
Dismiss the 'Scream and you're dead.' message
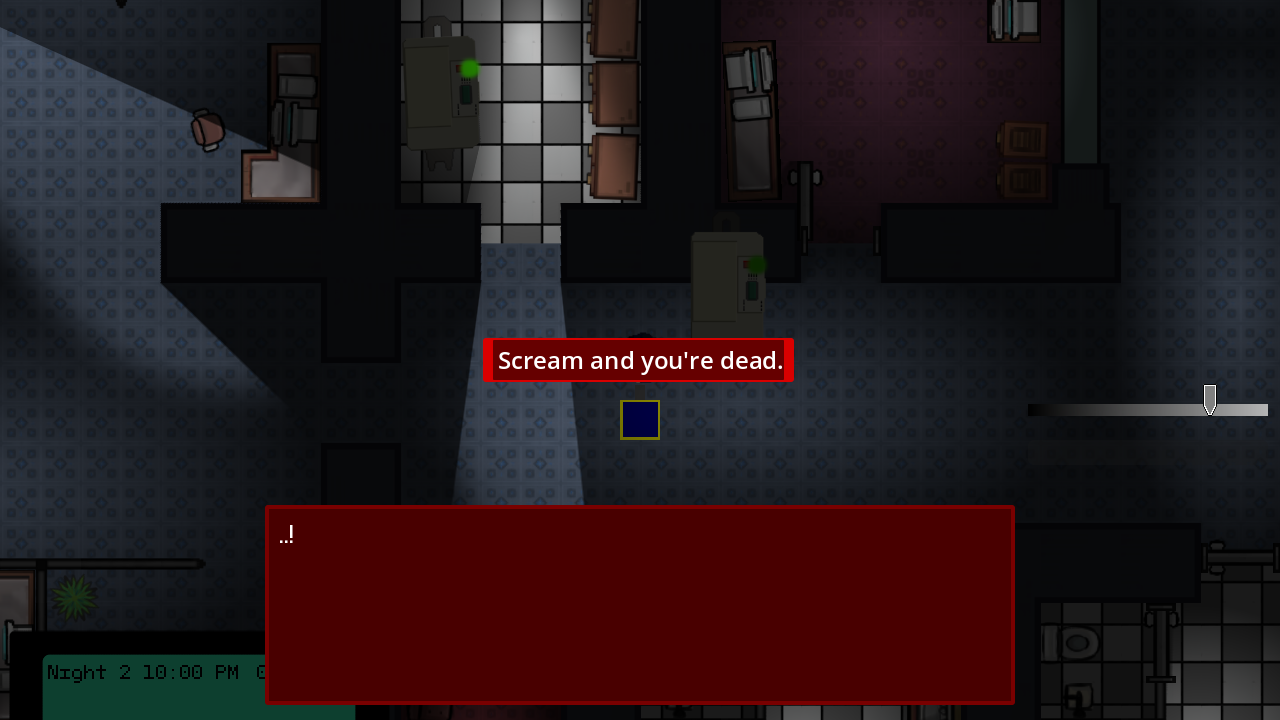pyautogui.click(x=639, y=360)
